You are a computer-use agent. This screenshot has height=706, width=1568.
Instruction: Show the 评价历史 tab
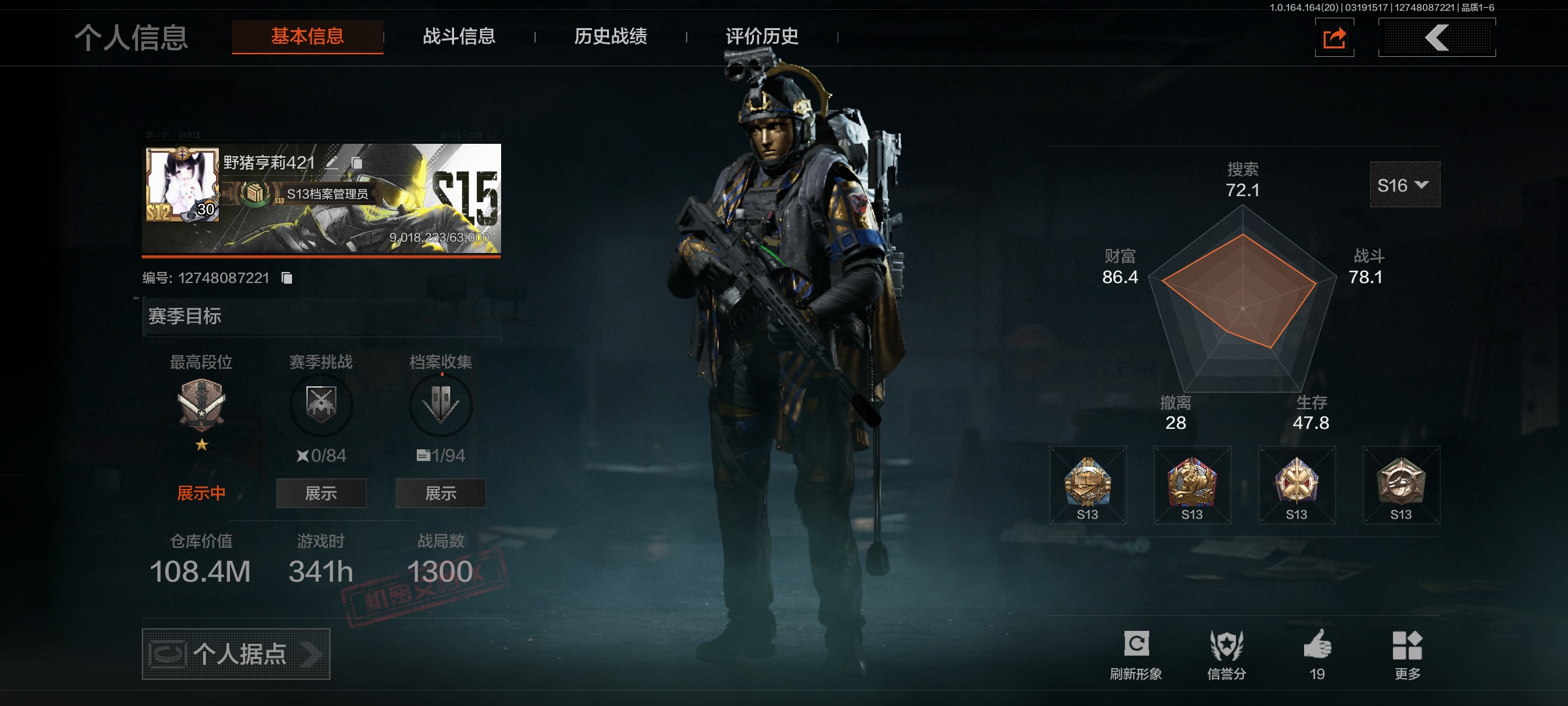tap(762, 37)
